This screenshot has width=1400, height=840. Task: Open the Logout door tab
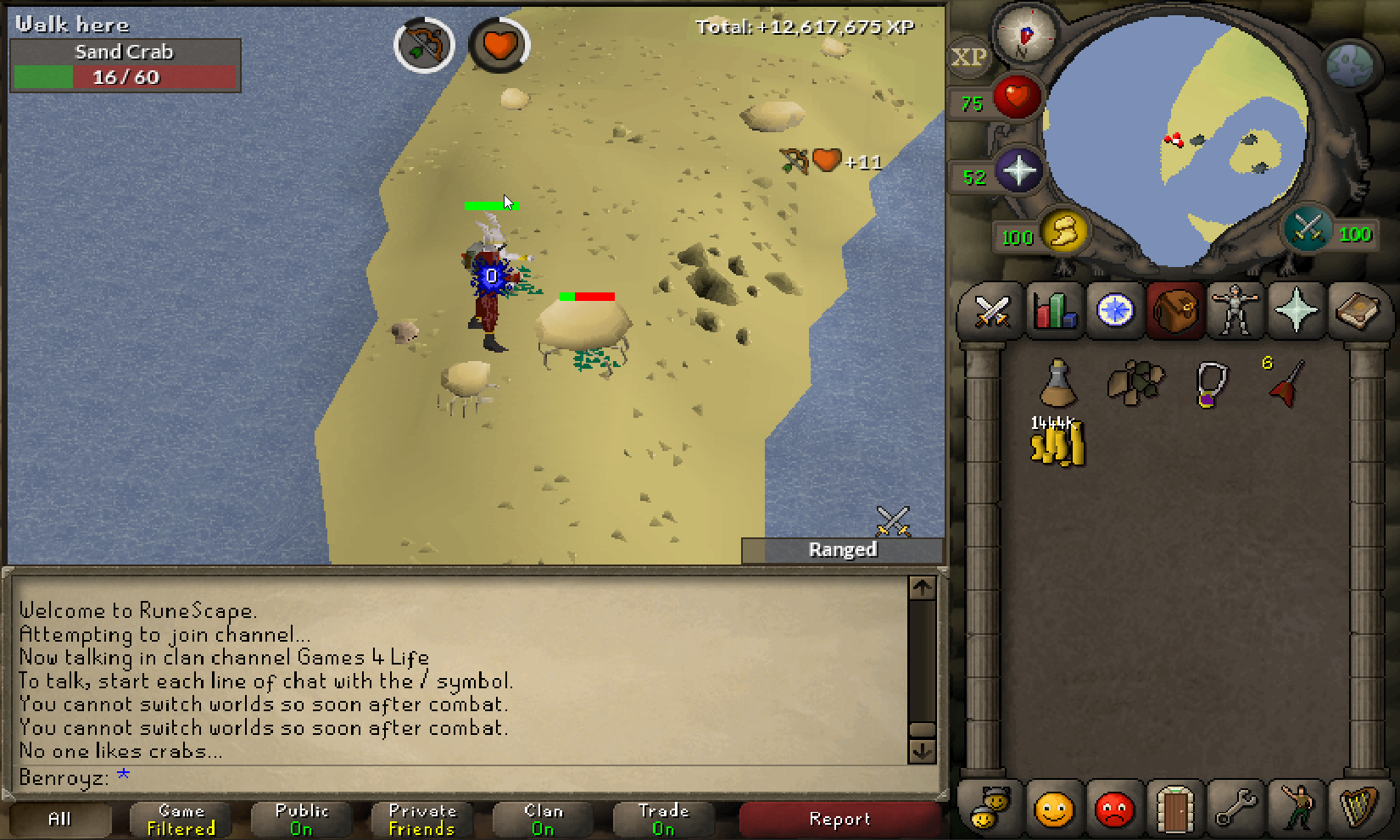[1174, 808]
